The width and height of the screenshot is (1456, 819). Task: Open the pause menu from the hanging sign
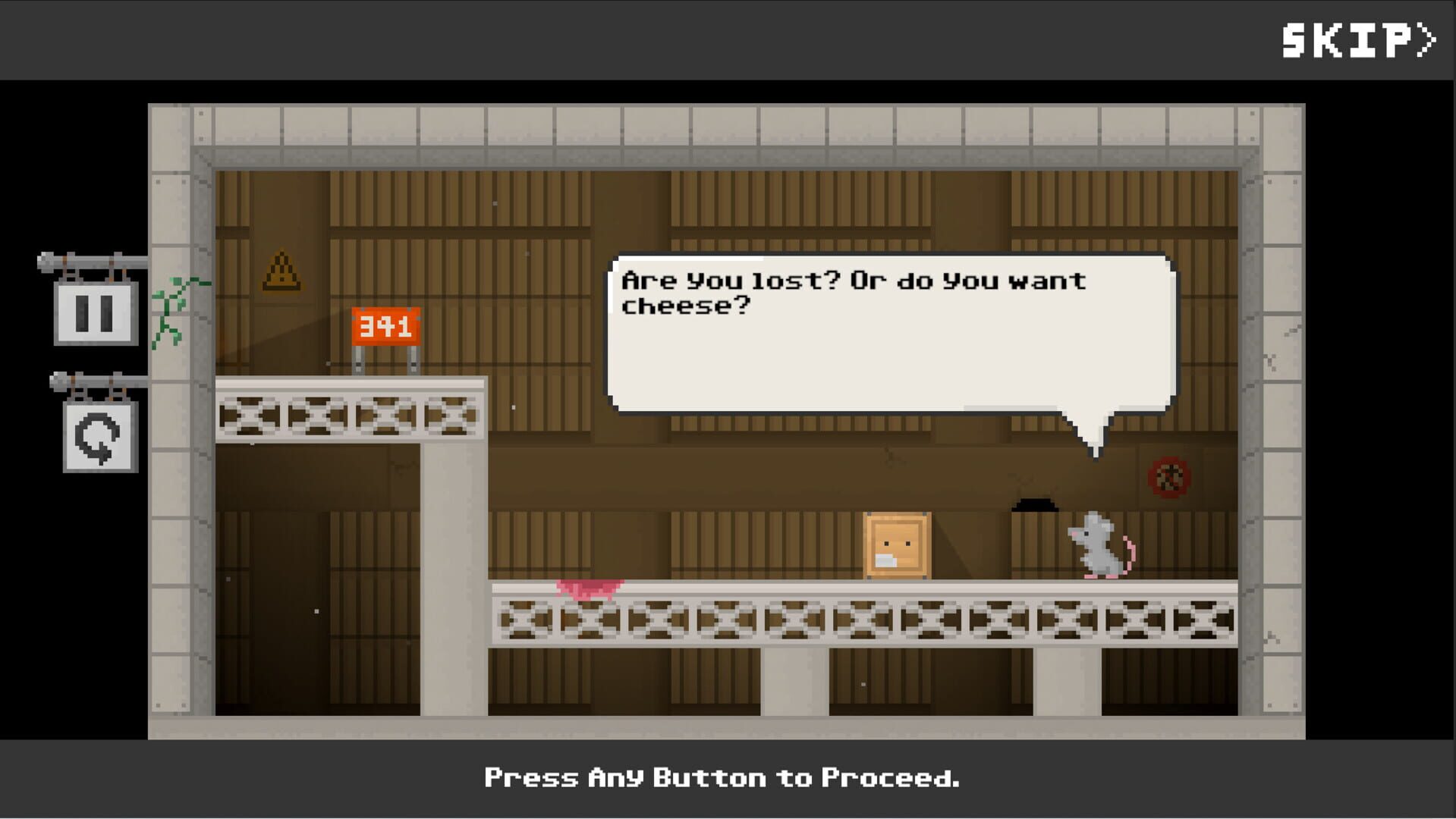coord(94,311)
